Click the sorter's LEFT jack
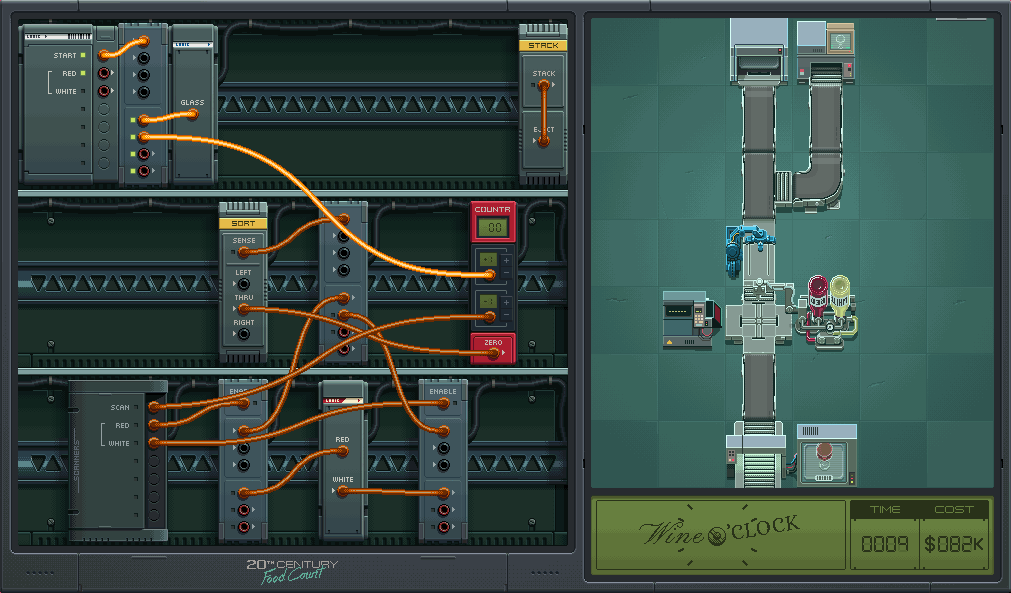The height and width of the screenshot is (593, 1011). [244, 285]
